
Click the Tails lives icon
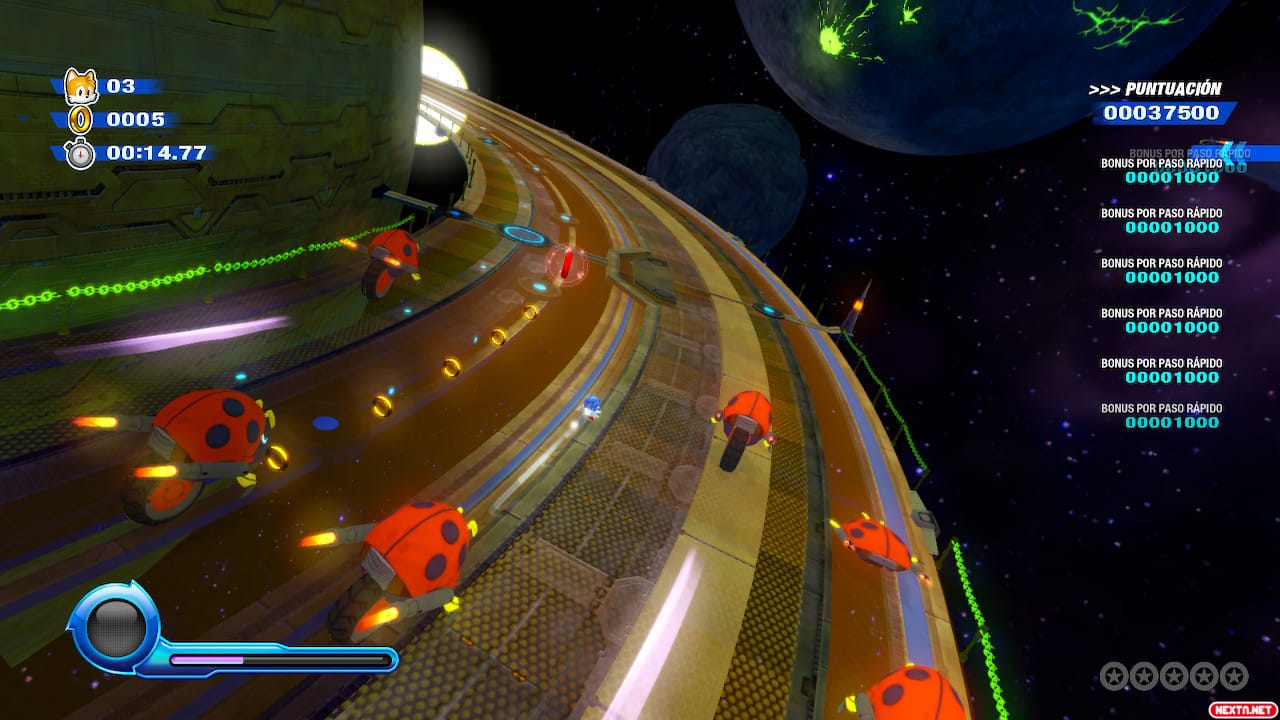[x=80, y=87]
